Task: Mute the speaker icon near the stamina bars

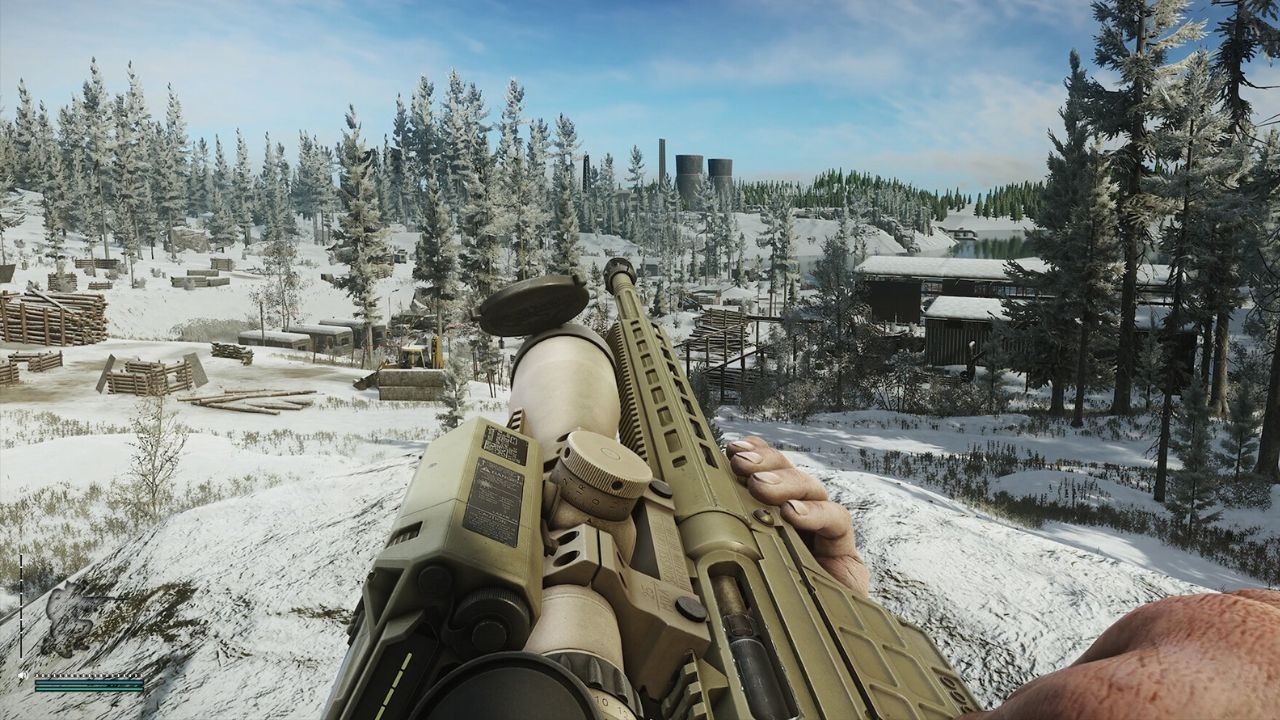Action: tap(23, 675)
